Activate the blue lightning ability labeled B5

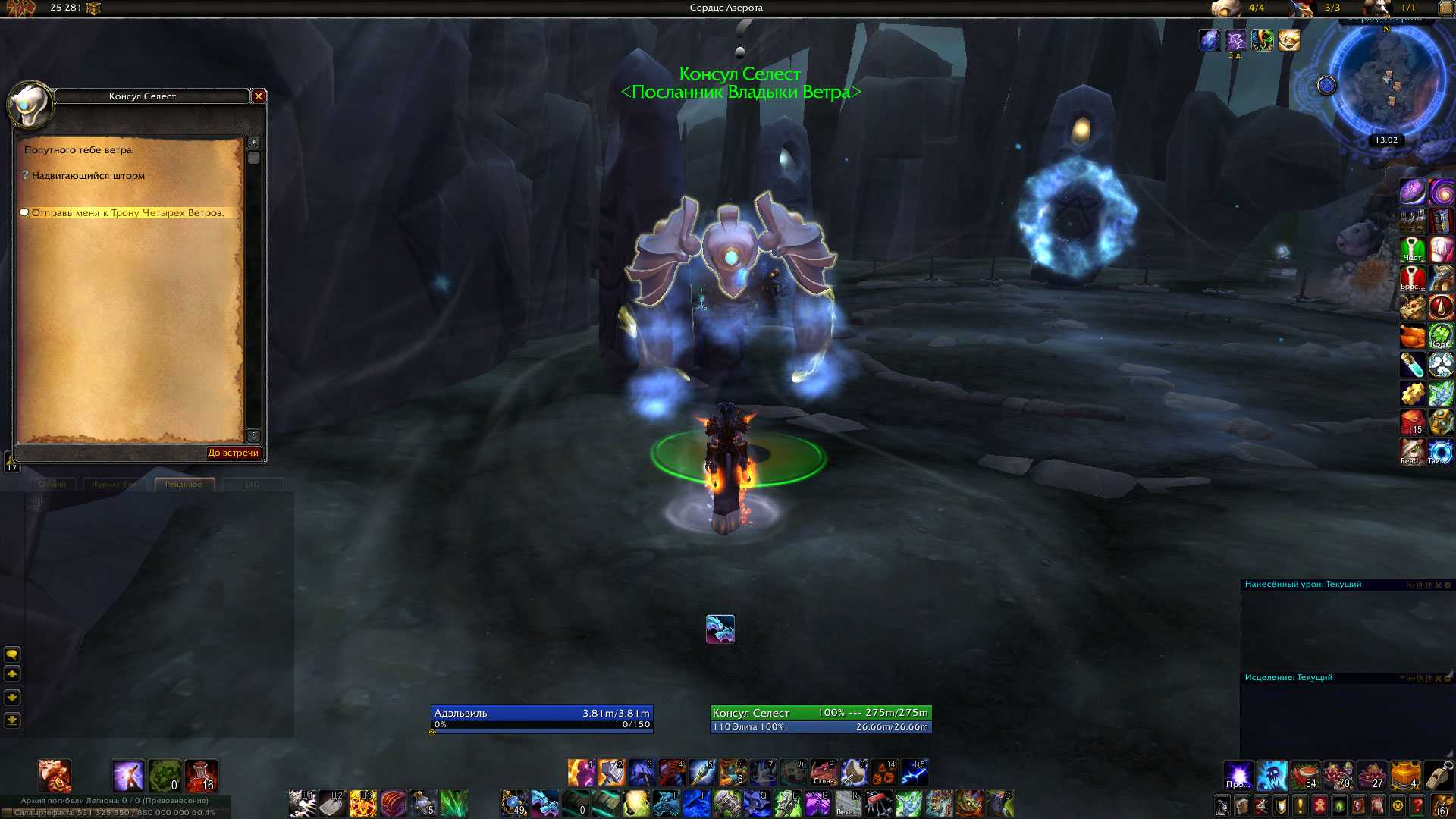(915, 773)
